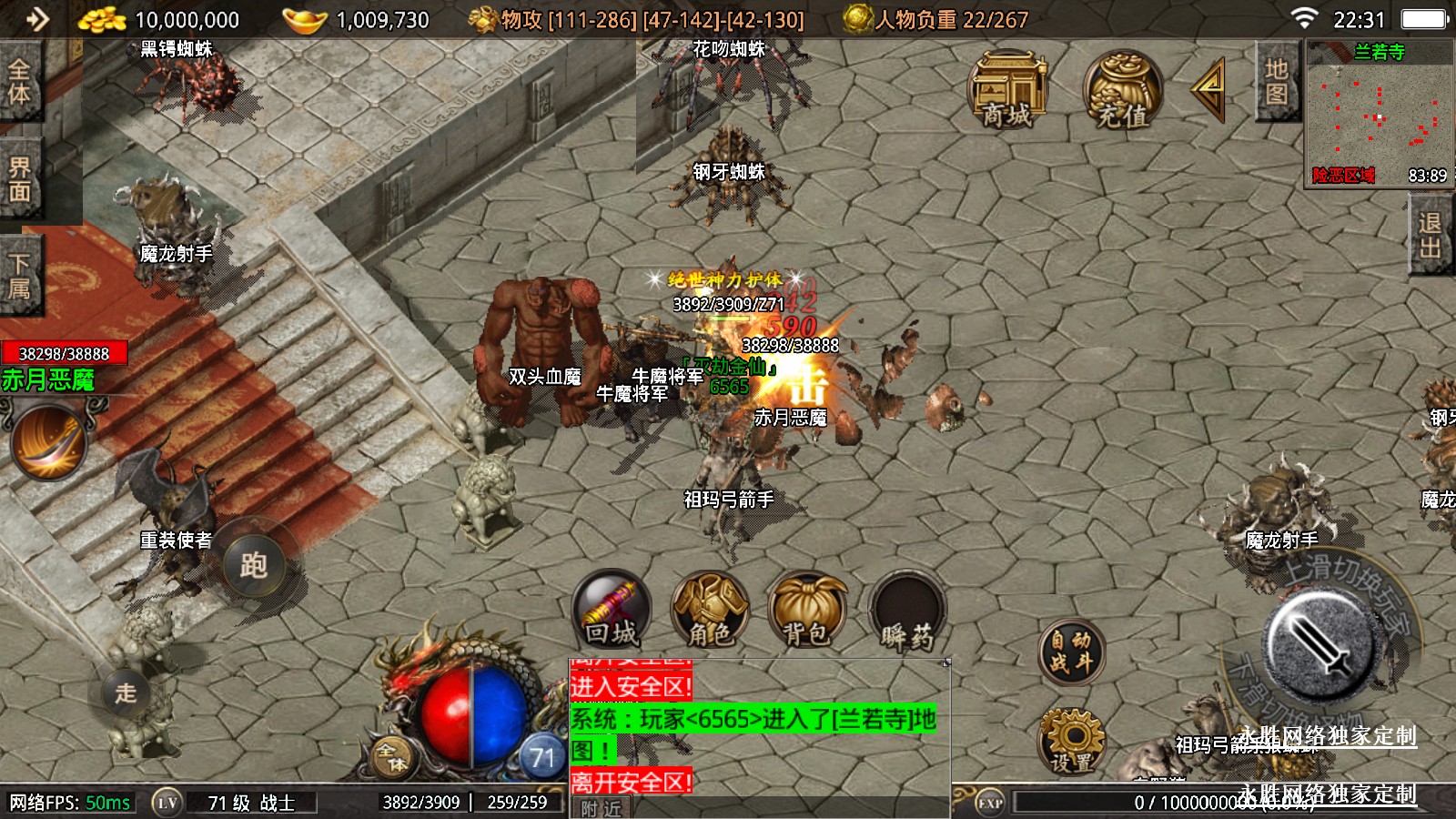Open the 充值 recharge menu
Viewport: 1456px width, 819px height.
pos(1122,89)
